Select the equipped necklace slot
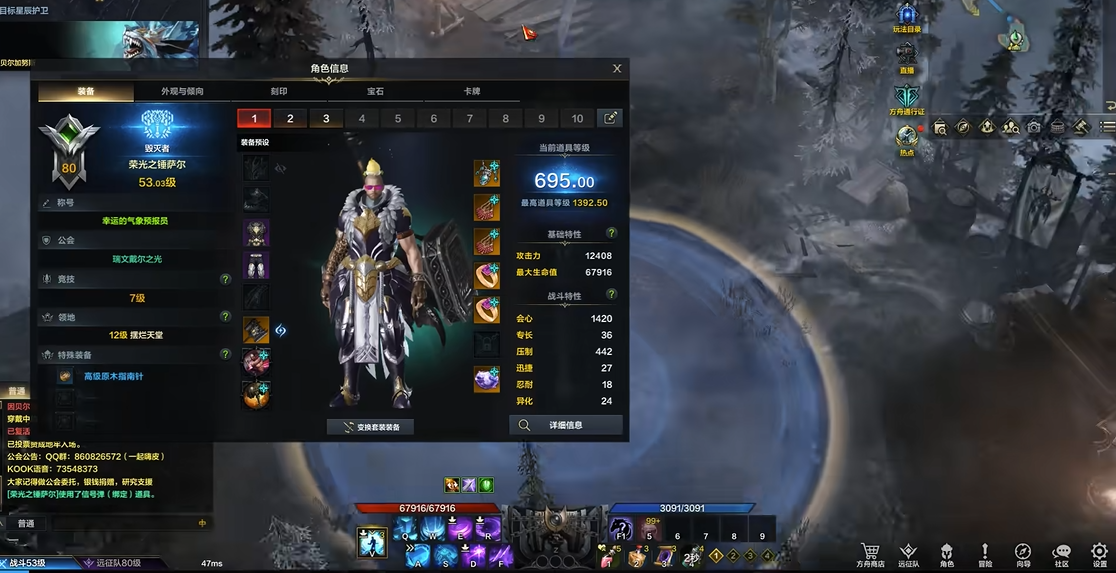 click(487, 174)
